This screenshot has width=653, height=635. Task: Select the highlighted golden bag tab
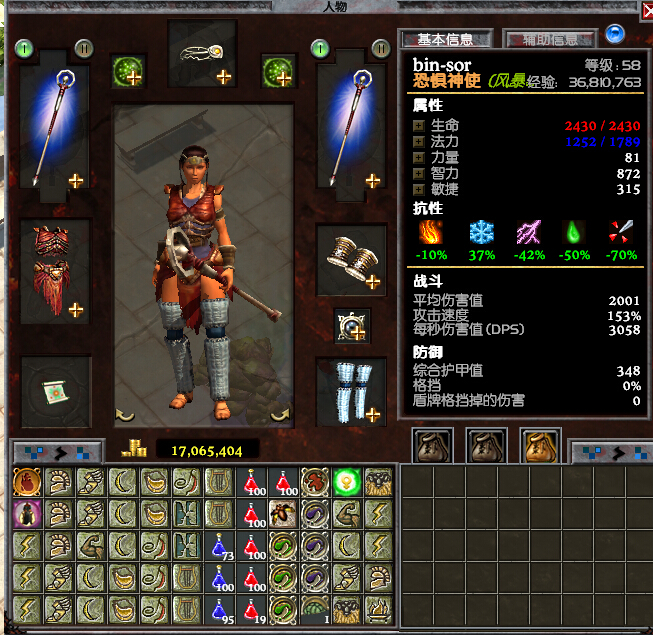click(541, 446)
